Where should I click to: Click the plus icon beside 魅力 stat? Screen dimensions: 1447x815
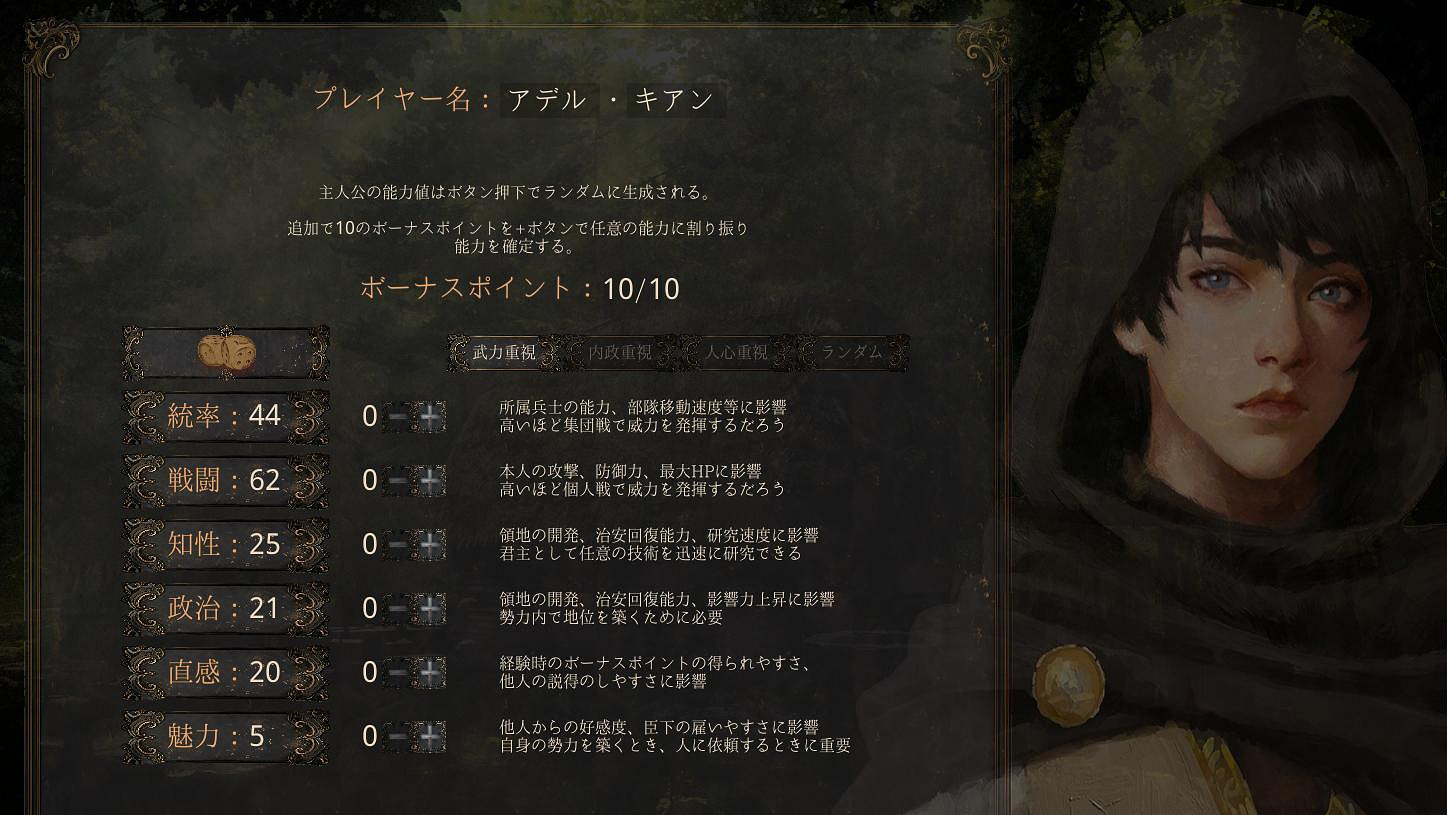[429, 737]
